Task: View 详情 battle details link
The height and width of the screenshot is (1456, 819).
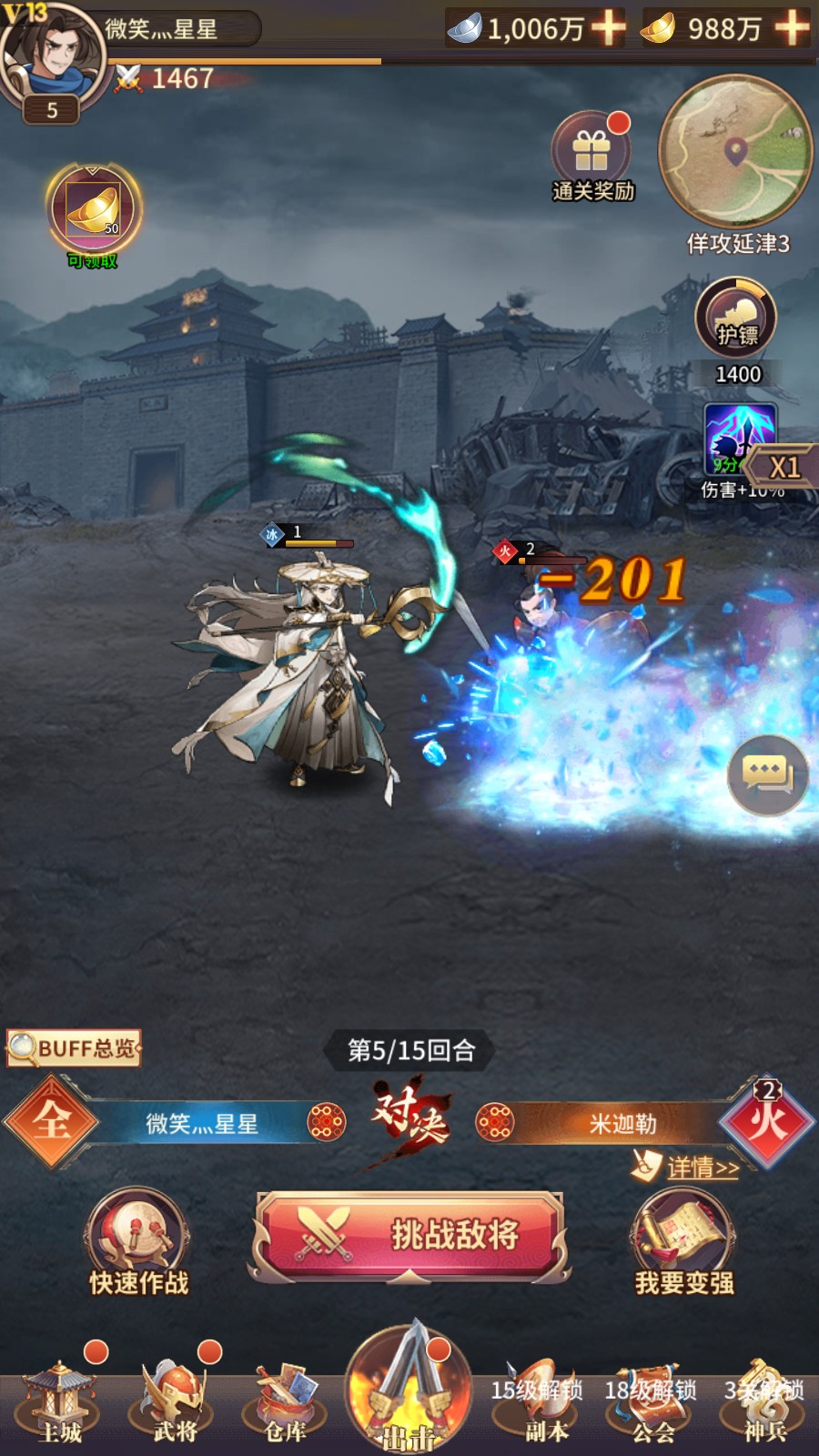Action: tap(701, 1168)
